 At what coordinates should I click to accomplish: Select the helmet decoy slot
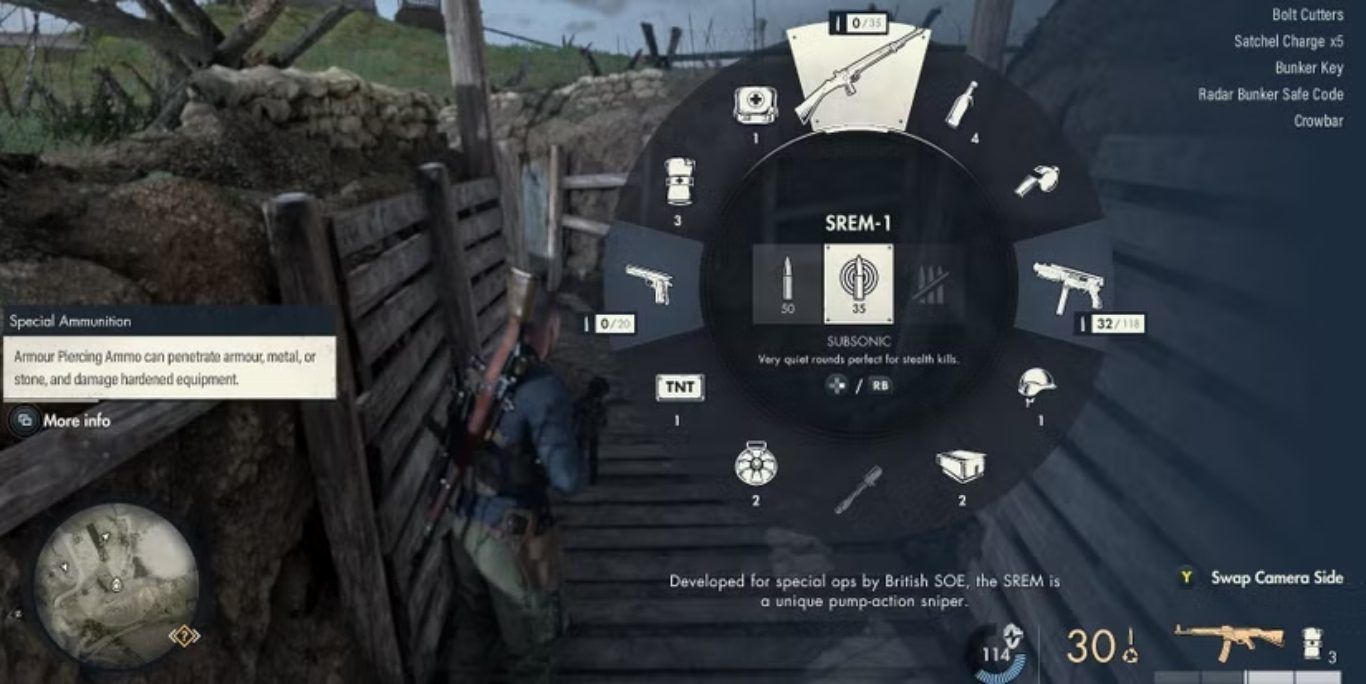(x=1037, y=385)
